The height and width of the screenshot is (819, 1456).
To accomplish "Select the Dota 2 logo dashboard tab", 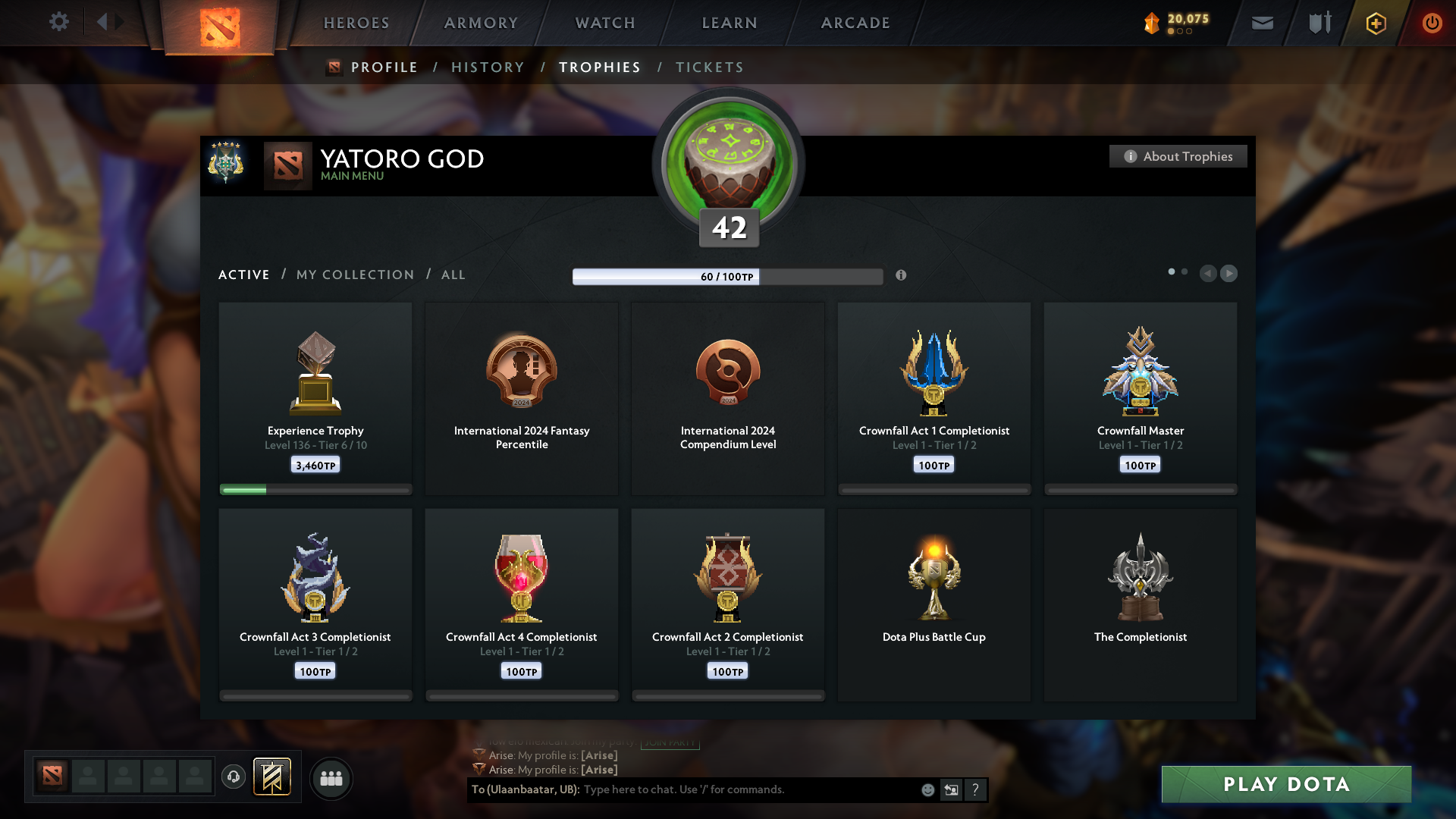I will [221, 27].
